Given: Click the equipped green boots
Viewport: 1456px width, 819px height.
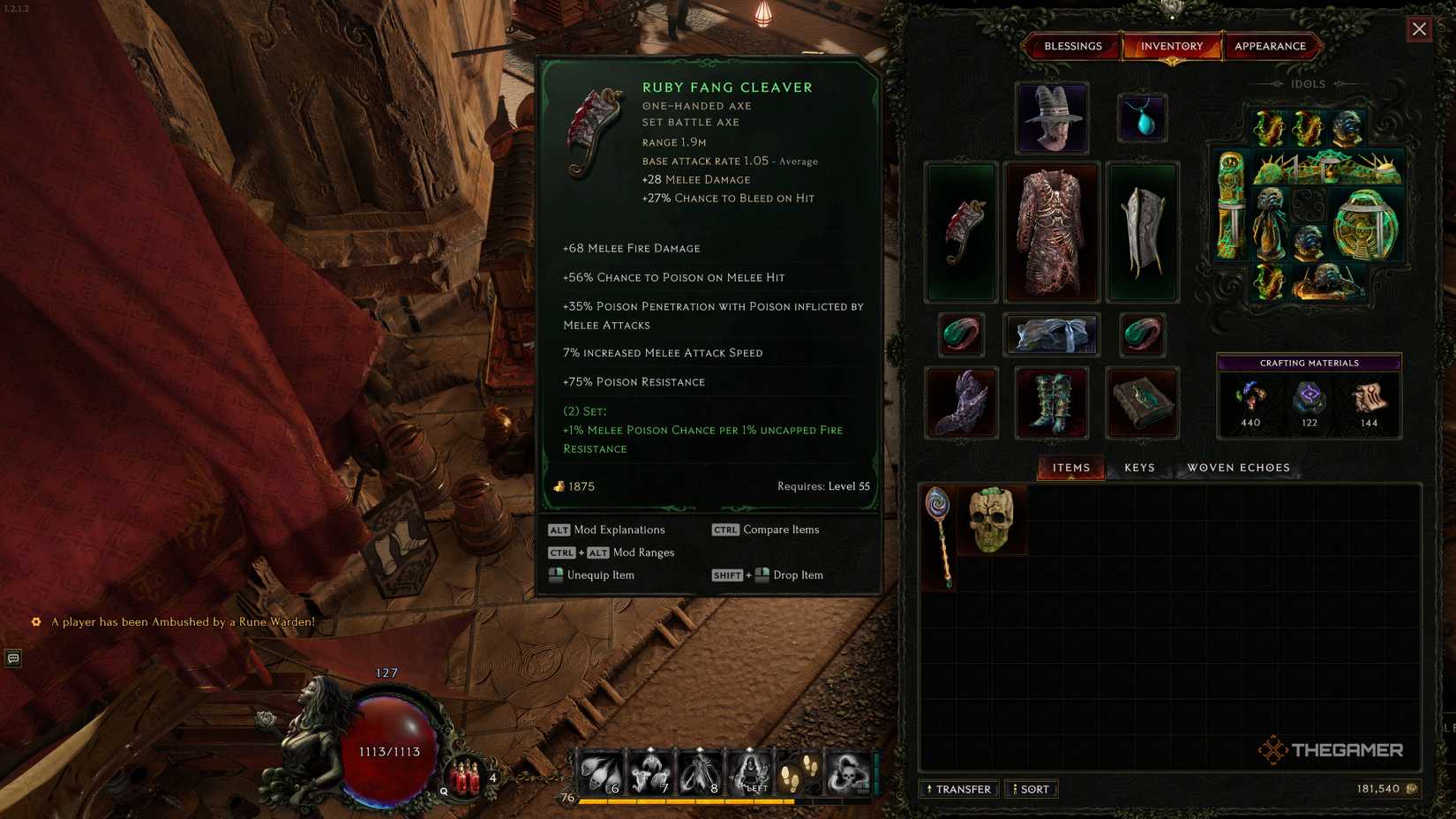Looking at the screenshot, I should (1051, 403).
